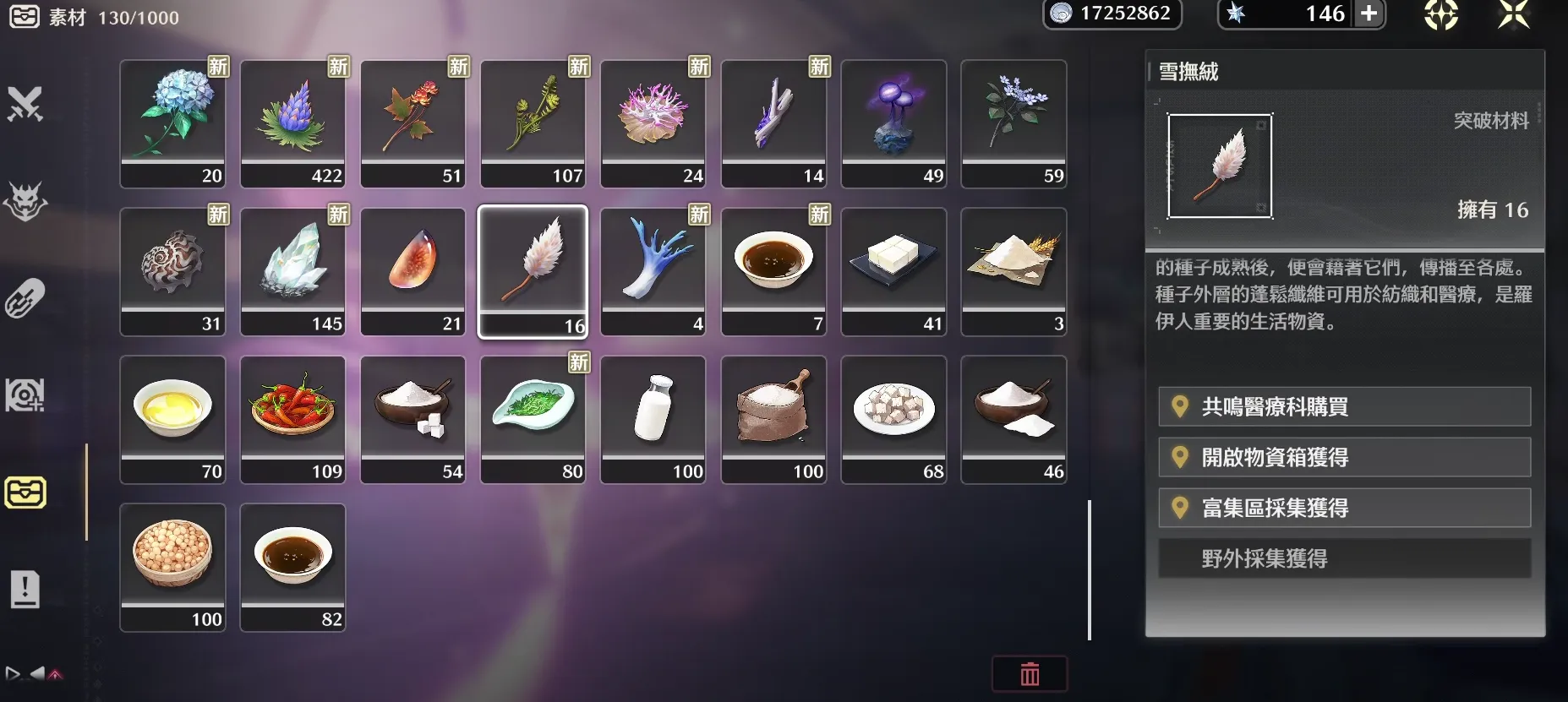The height and width of the screenshot is (702, 1568).
Task: Select the bowl of soybeans slot
Action: pyautogui.click(x=172, y=567)
